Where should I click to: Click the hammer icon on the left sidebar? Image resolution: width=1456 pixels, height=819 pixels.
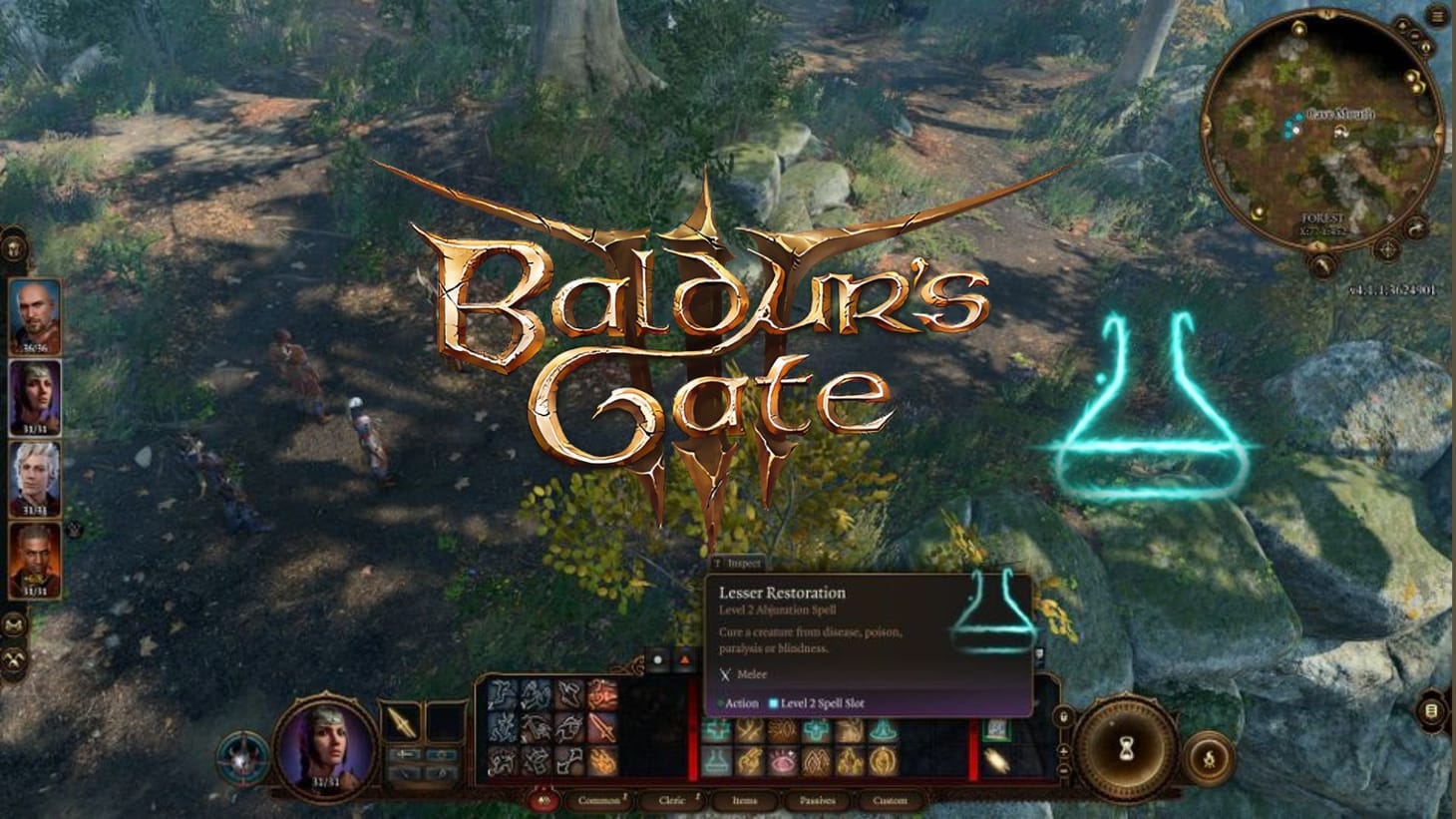(15, 658)
